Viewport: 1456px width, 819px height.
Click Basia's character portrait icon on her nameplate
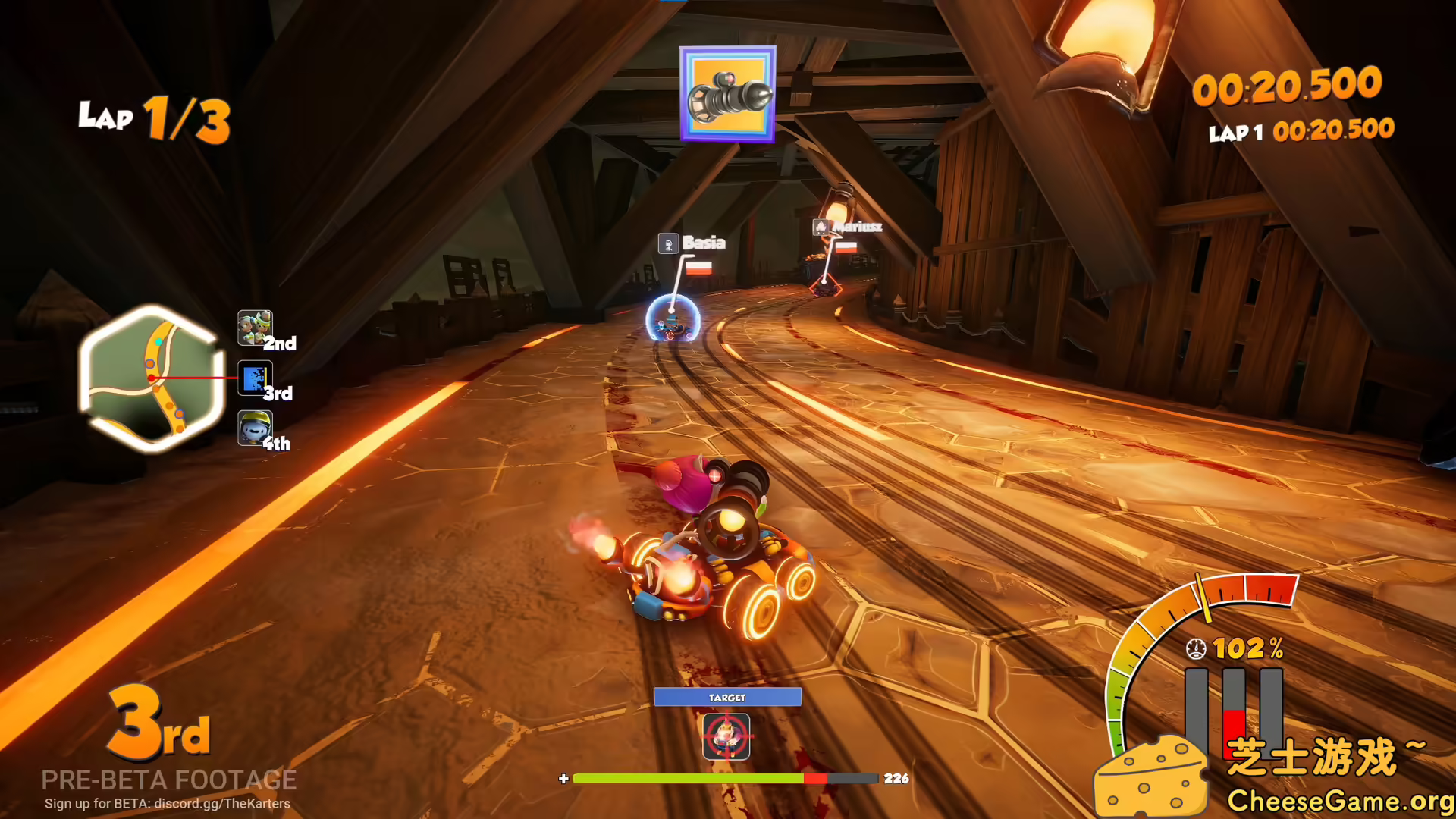pyautogui.click(x=670, y=244)
